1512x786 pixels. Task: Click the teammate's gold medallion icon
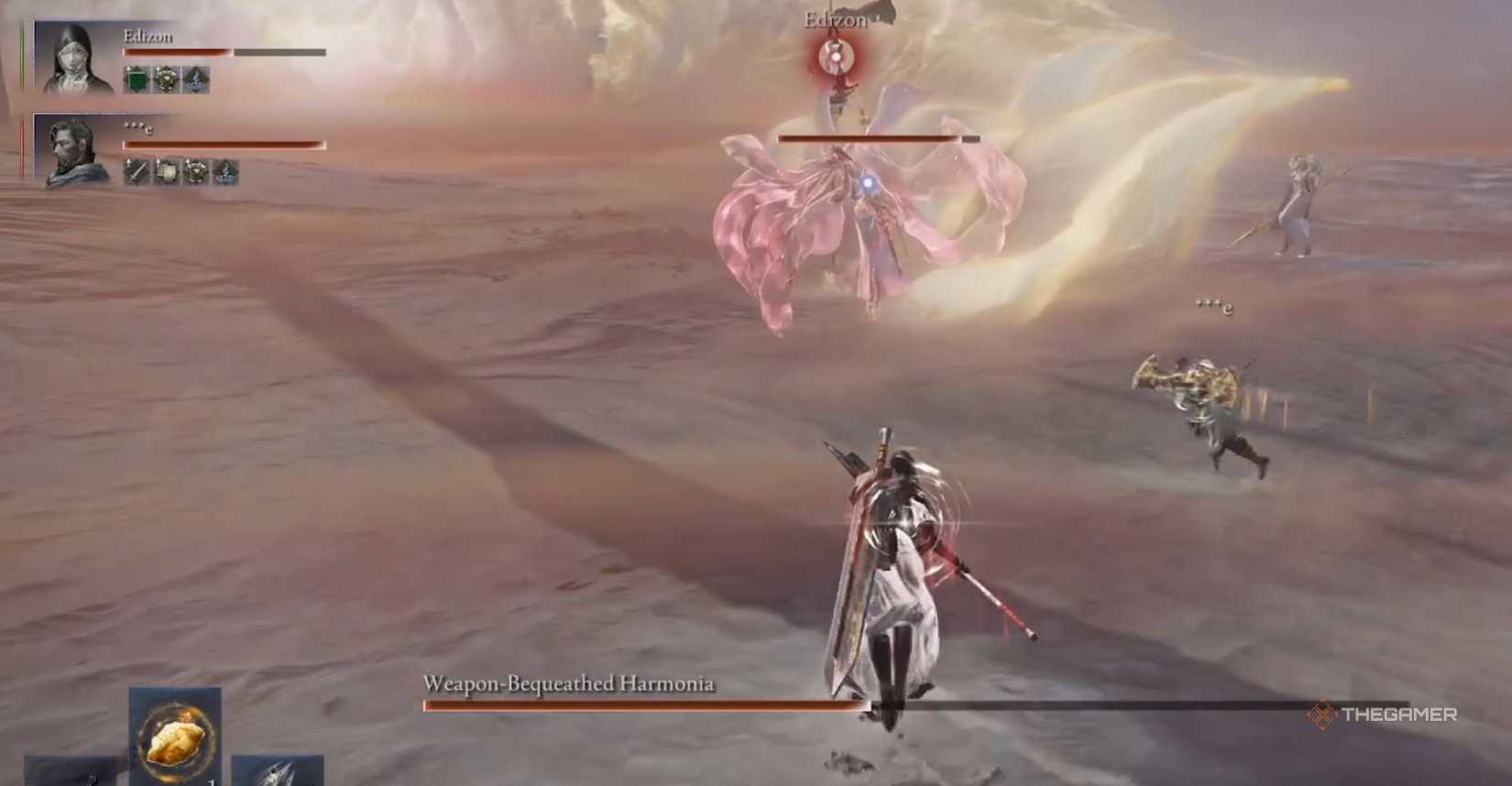coord(194,170)
